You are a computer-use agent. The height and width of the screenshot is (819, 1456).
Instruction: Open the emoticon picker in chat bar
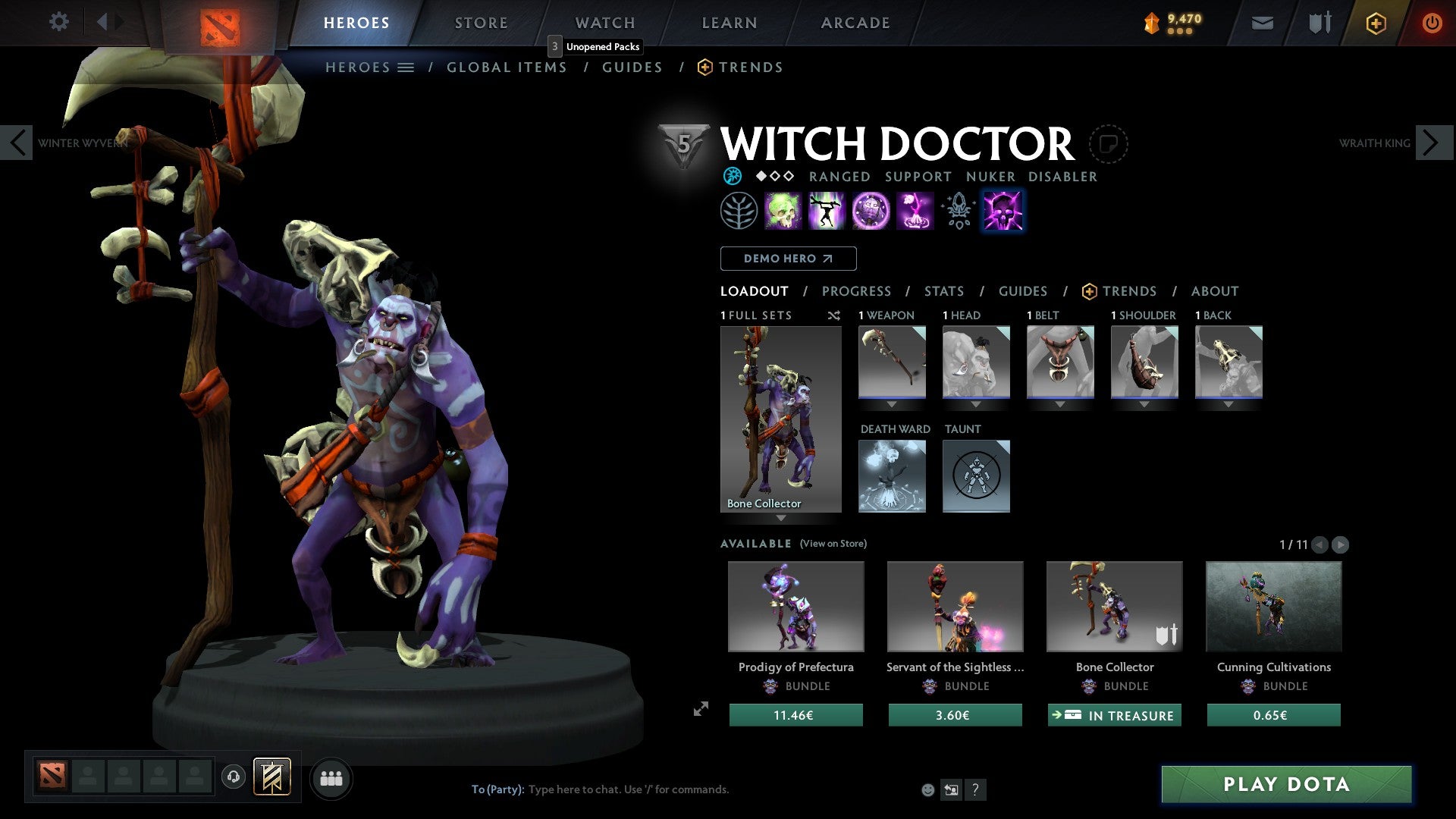point(927,789)
